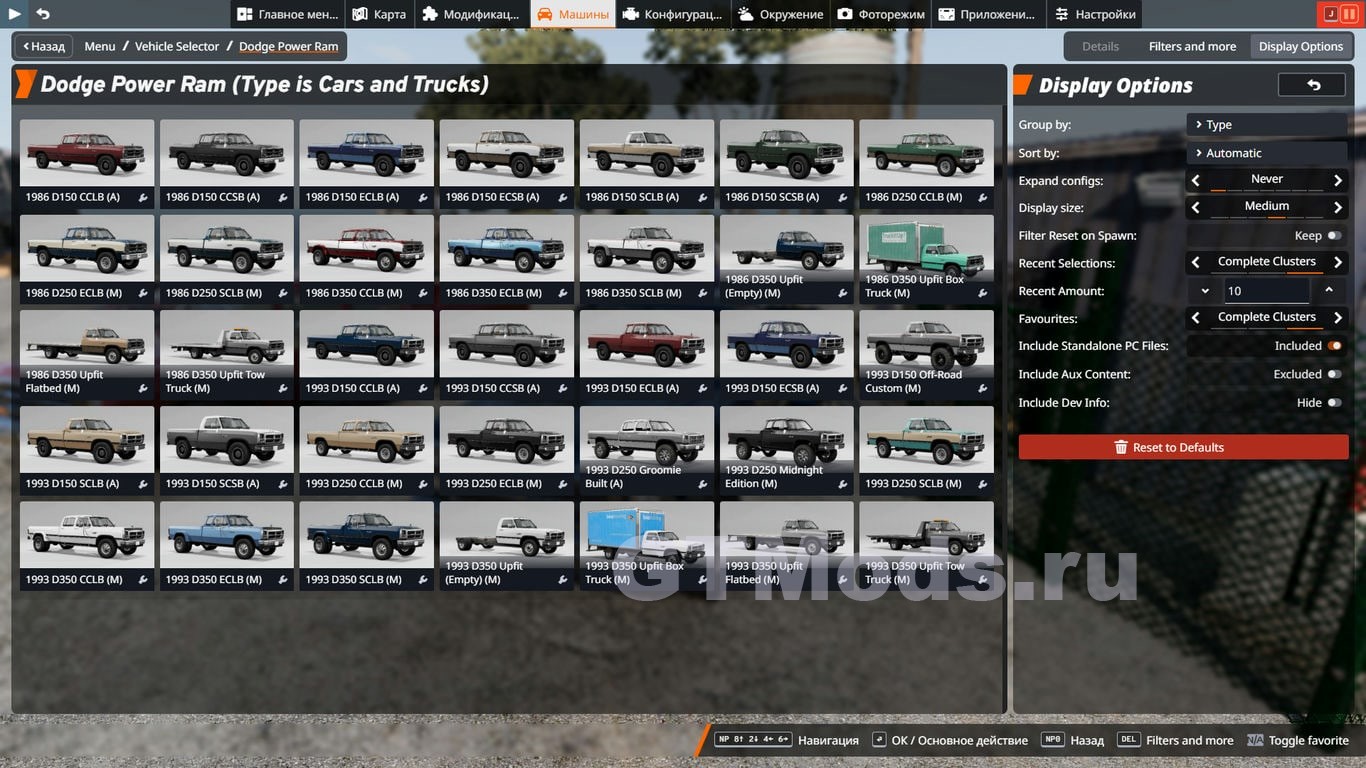This screenshot has height=768, width=1366.
Task: Resume simulation with the play button
Action: coord(15,14)
